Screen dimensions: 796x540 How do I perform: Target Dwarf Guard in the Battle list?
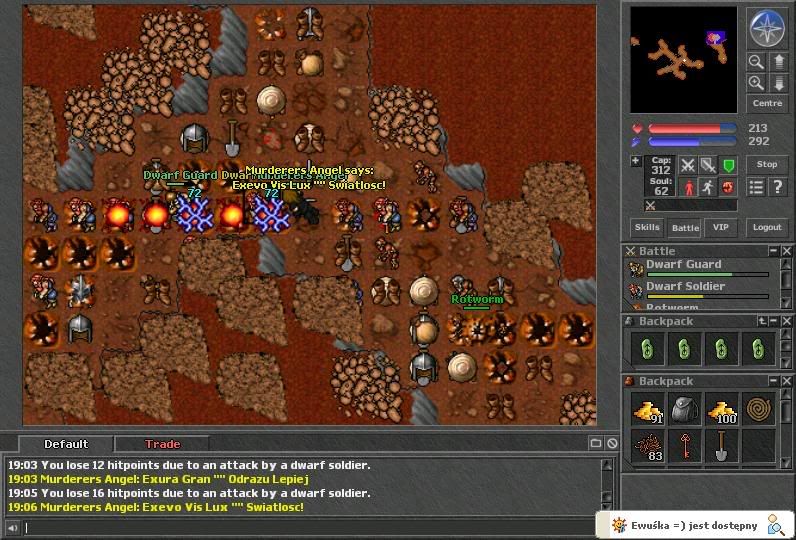(684, 265)
